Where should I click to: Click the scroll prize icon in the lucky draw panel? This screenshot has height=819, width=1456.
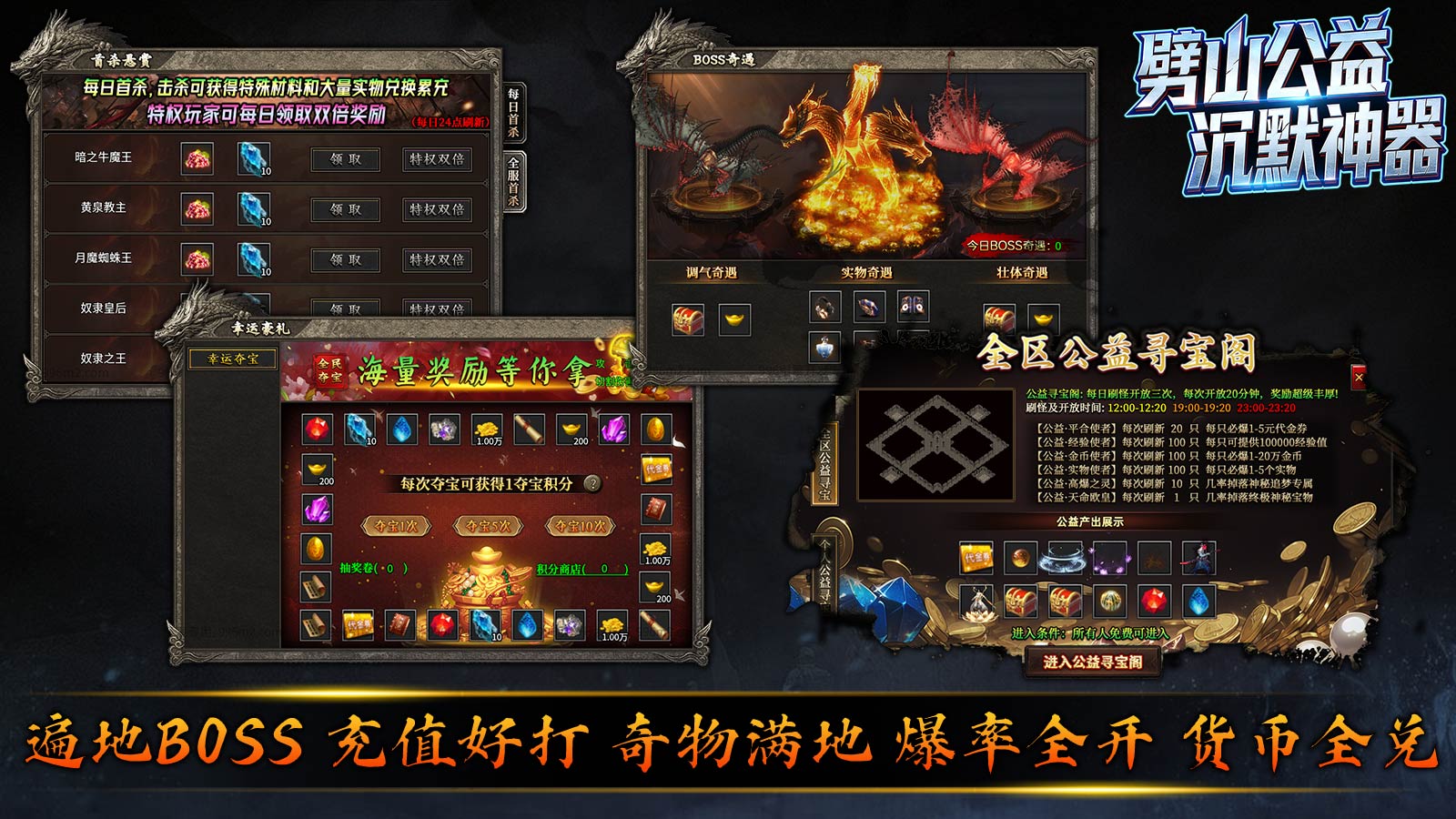528,429
